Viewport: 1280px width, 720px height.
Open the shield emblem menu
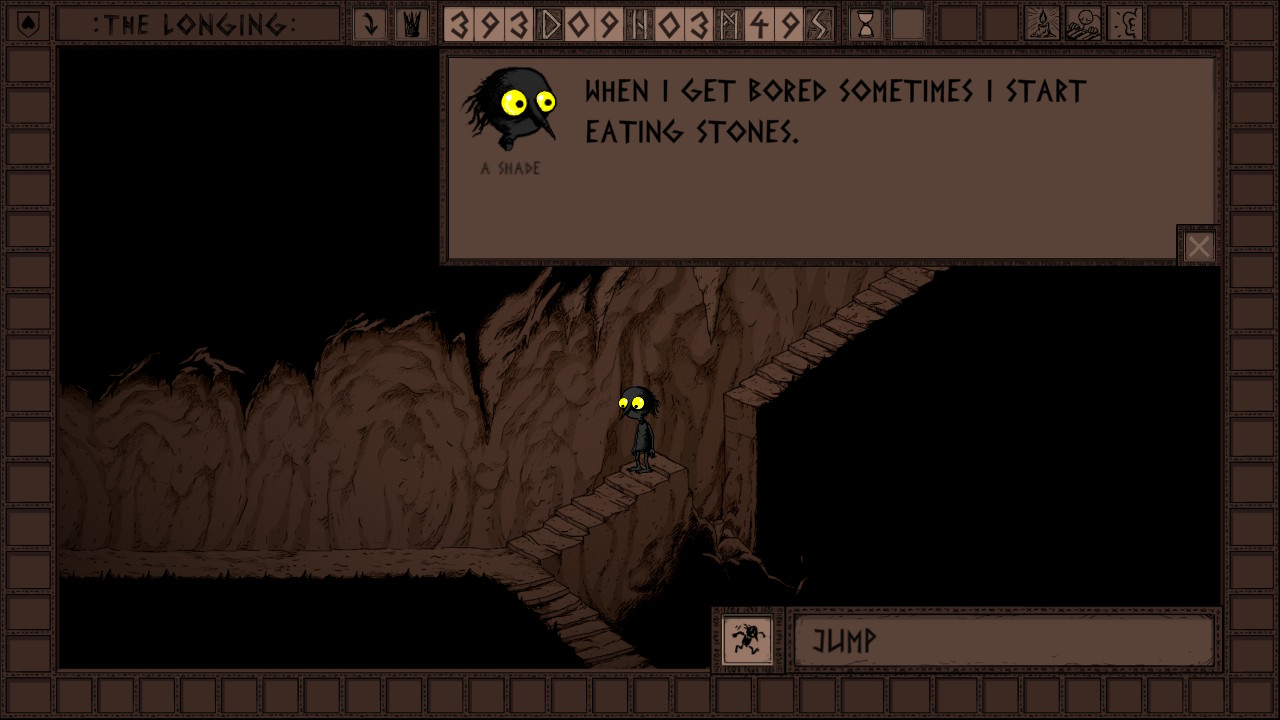(28, 24)
